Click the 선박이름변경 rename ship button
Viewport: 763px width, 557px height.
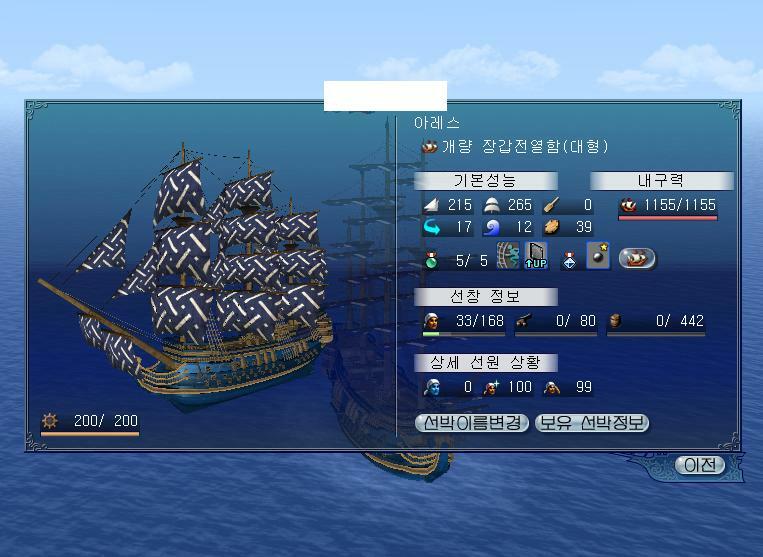coord(471,423)
